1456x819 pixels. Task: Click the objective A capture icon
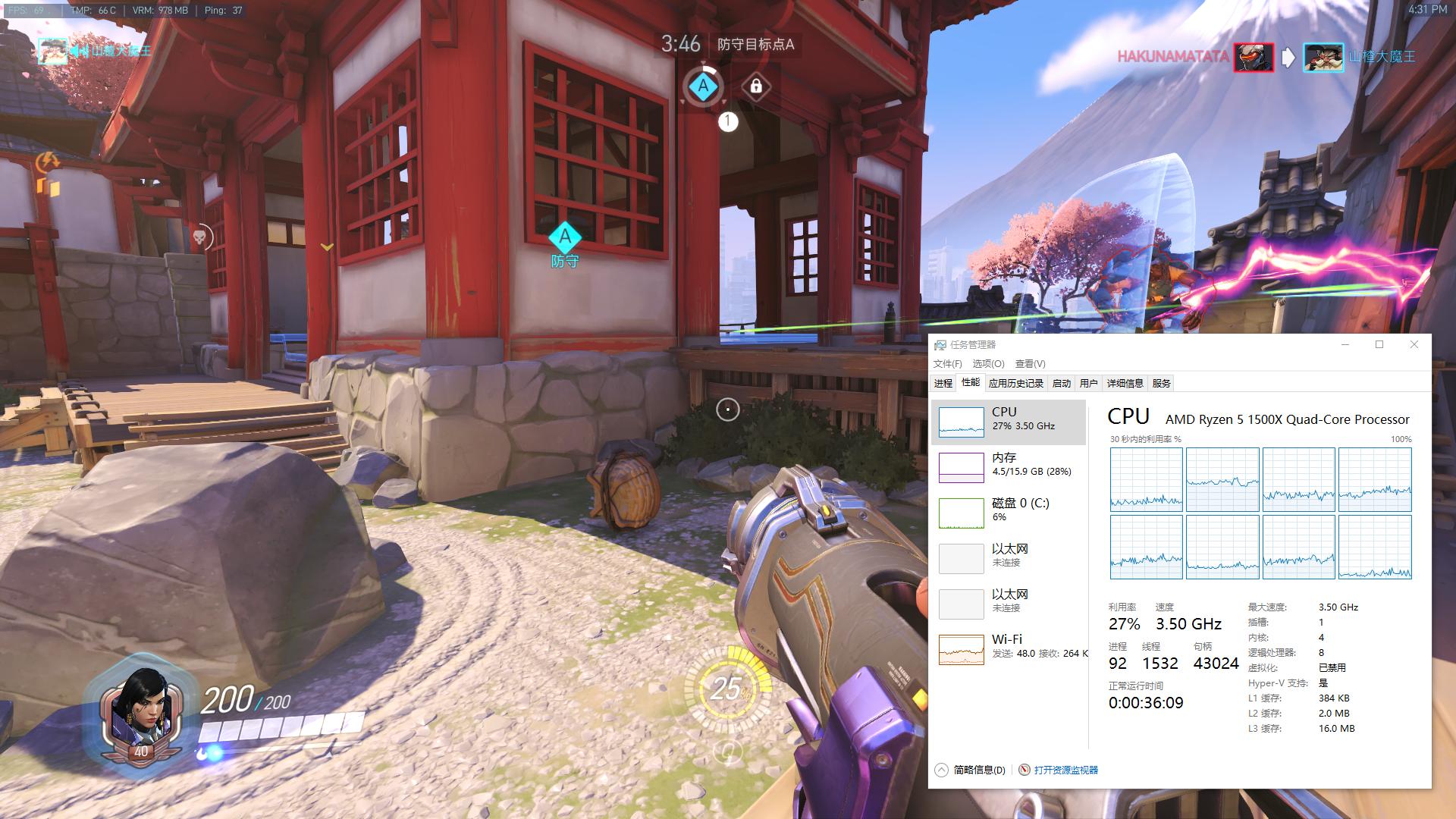(x=703, y=86)
